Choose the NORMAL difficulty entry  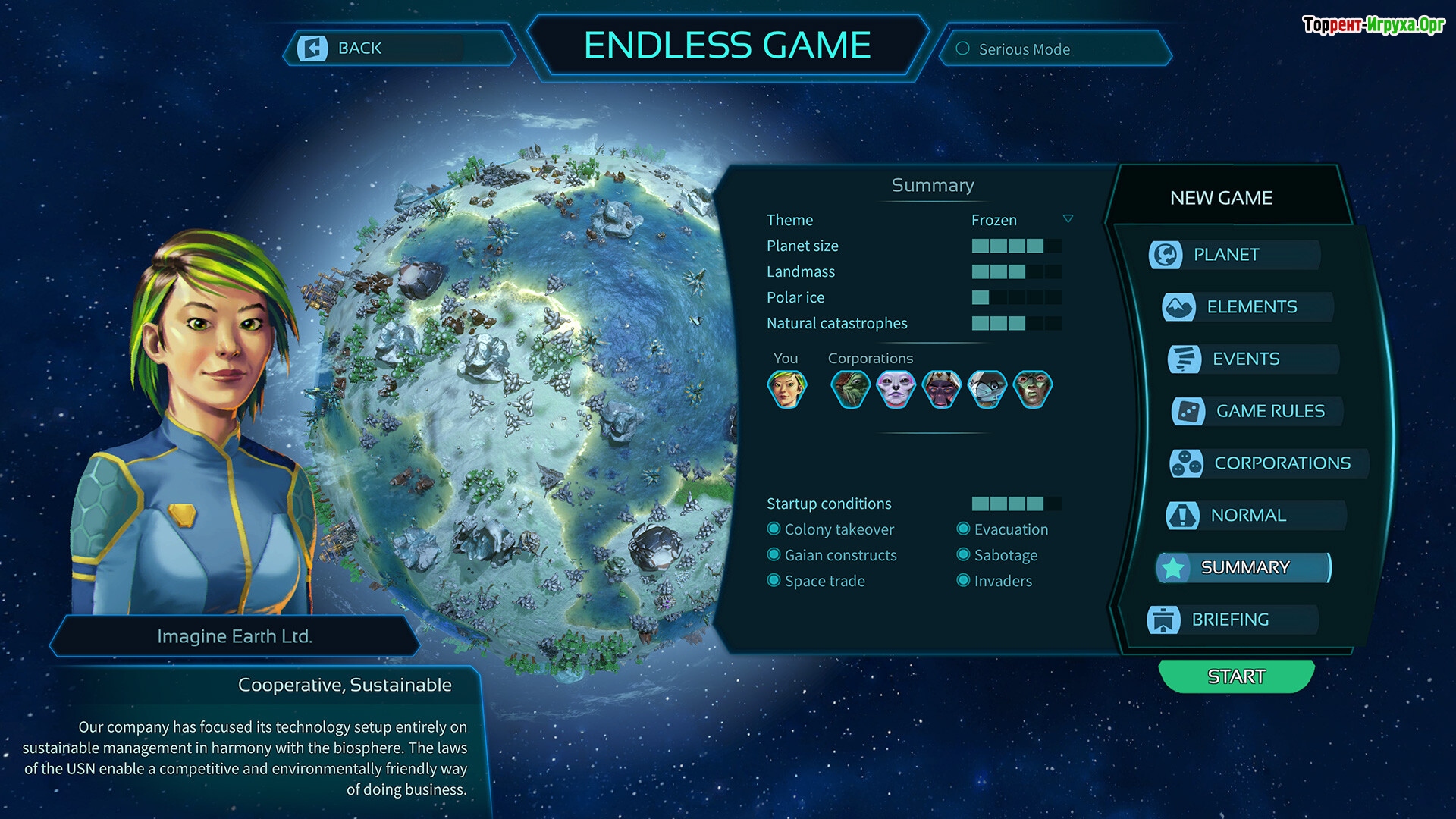tap(1247, 516)
